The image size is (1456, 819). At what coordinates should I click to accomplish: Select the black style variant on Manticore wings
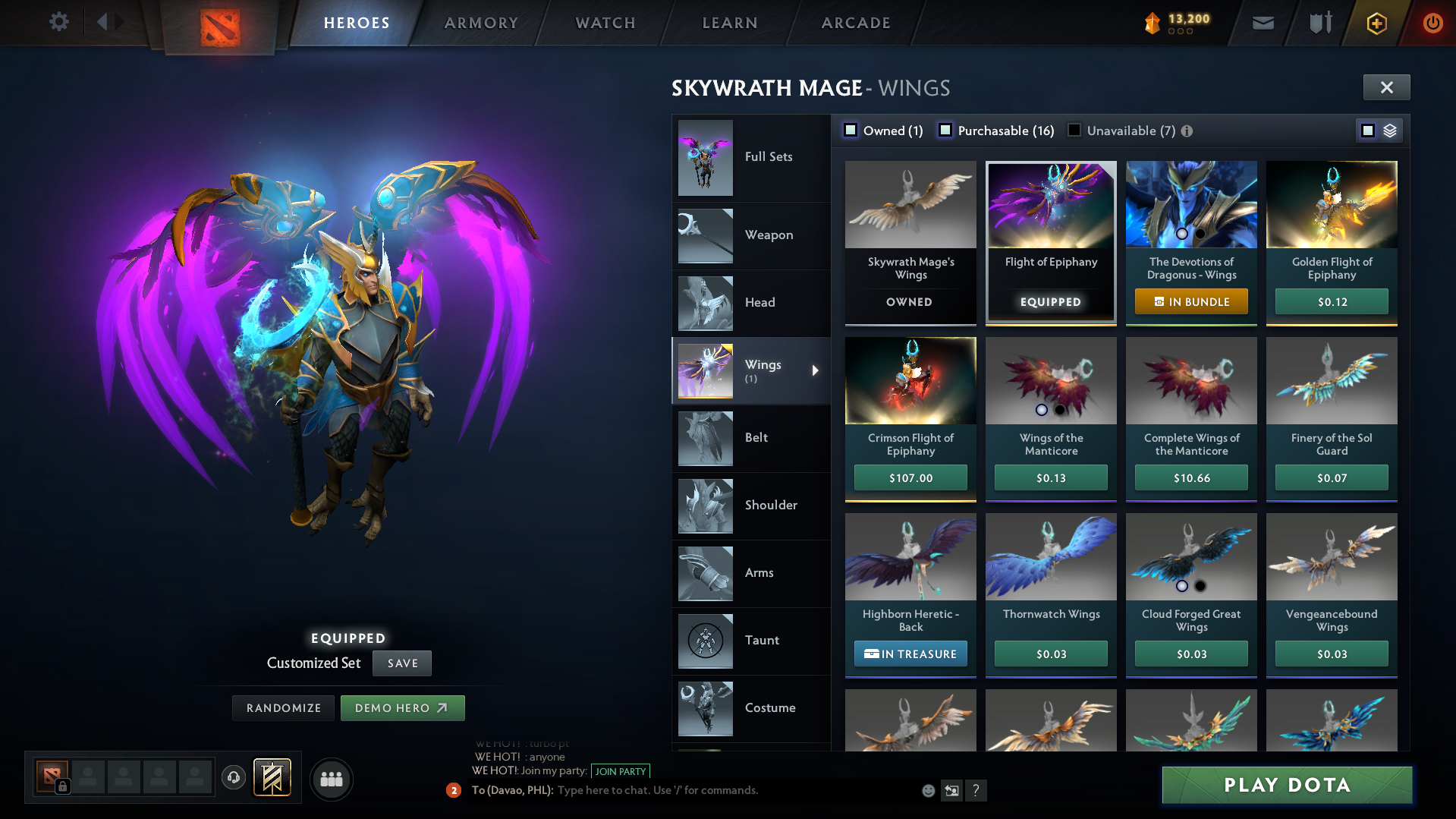pos(1061,409)
